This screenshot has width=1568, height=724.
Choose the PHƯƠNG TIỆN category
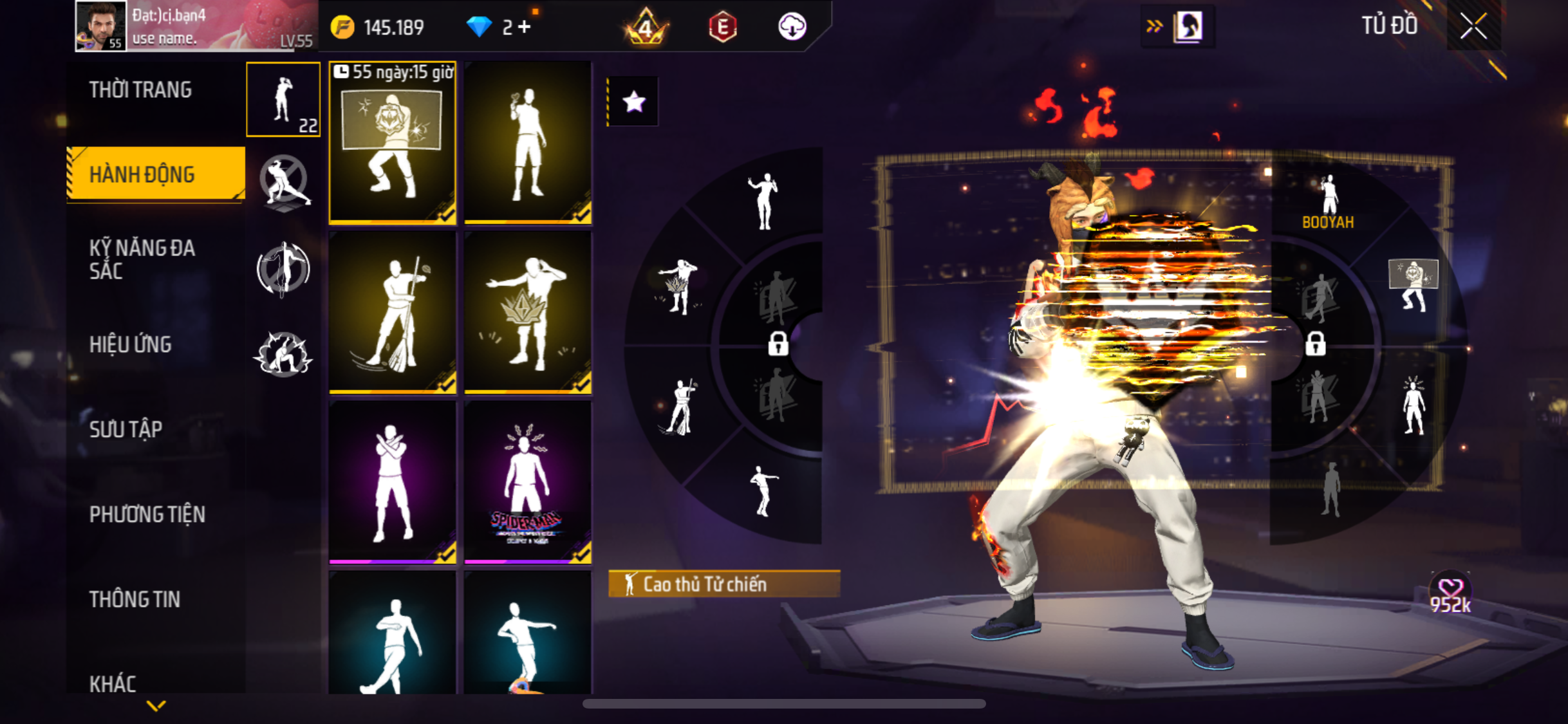pyautogui.click(x=147, y=514)
